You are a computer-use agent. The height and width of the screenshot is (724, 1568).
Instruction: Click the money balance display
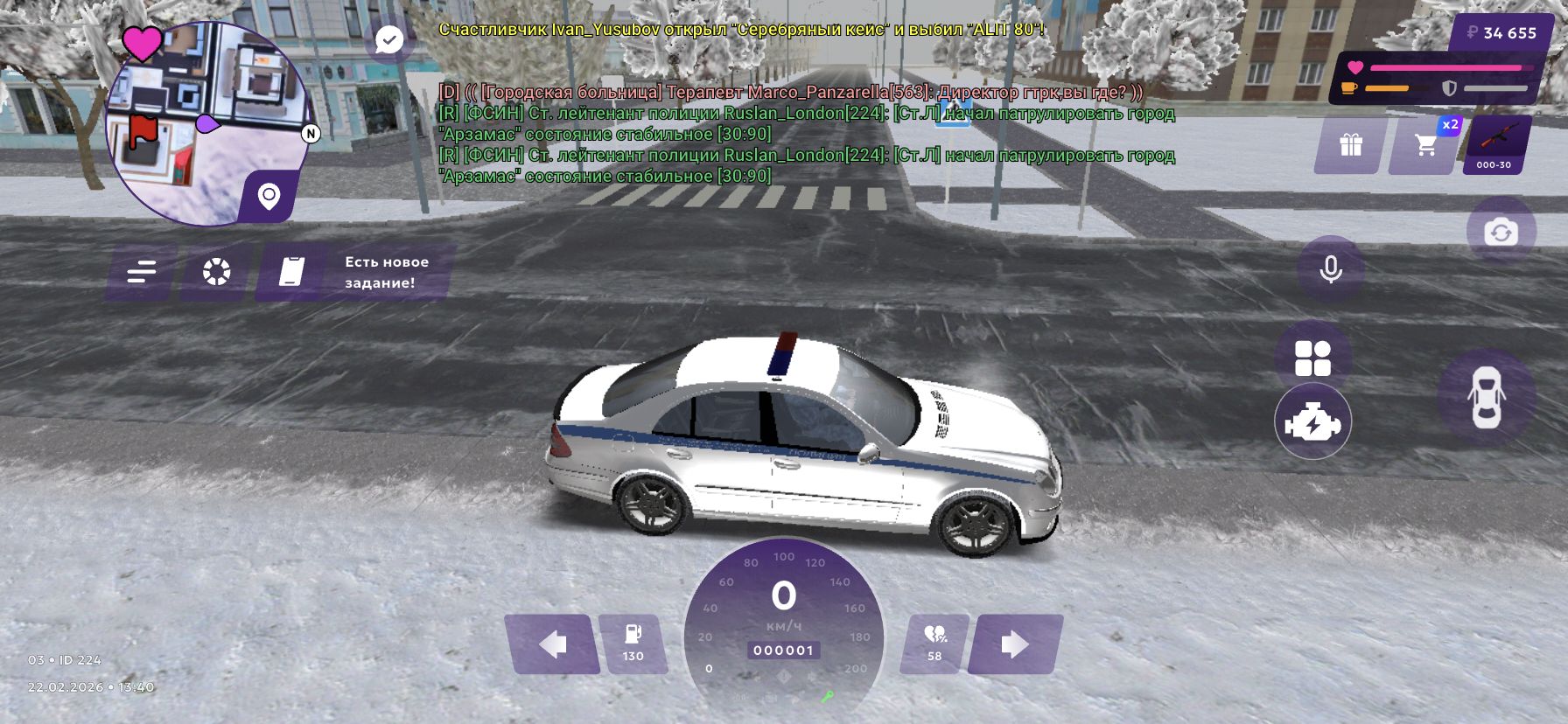(1501, 33)
